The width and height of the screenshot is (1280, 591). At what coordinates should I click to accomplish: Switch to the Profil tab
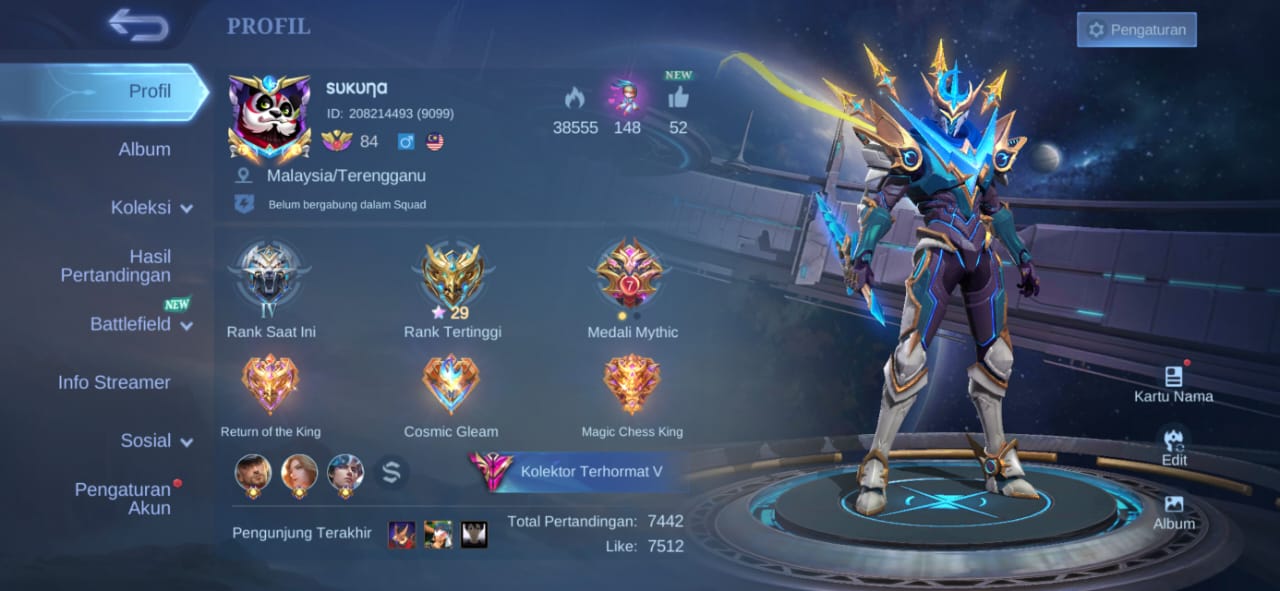pos(150,91)
